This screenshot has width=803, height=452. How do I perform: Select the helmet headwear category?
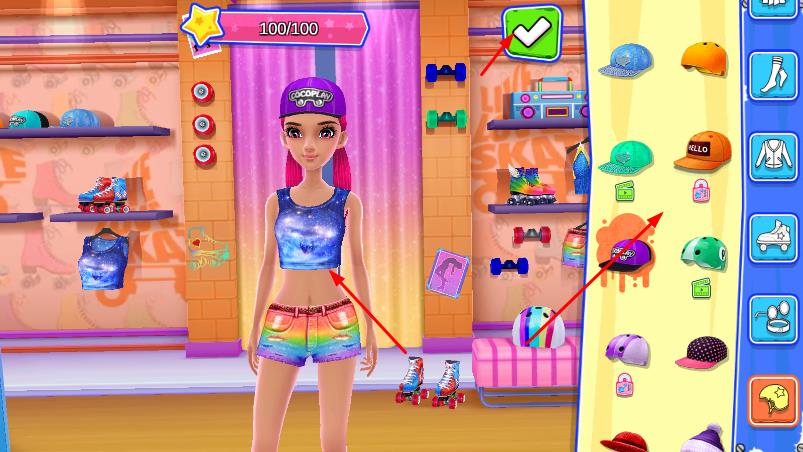click(x=773, y=400)
